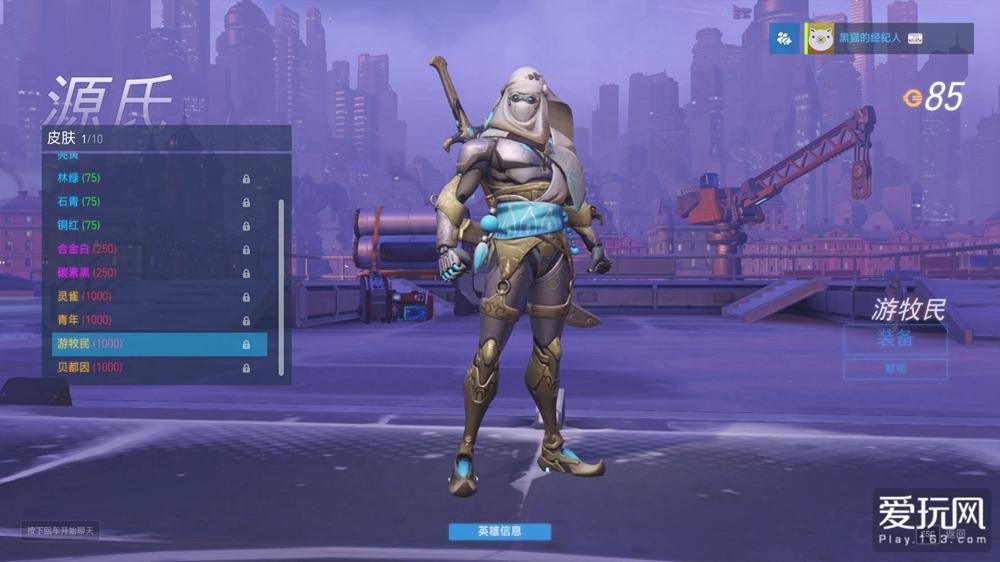
Task: Choose the 碳素黑 (250) skin
Action: (150, 272)
